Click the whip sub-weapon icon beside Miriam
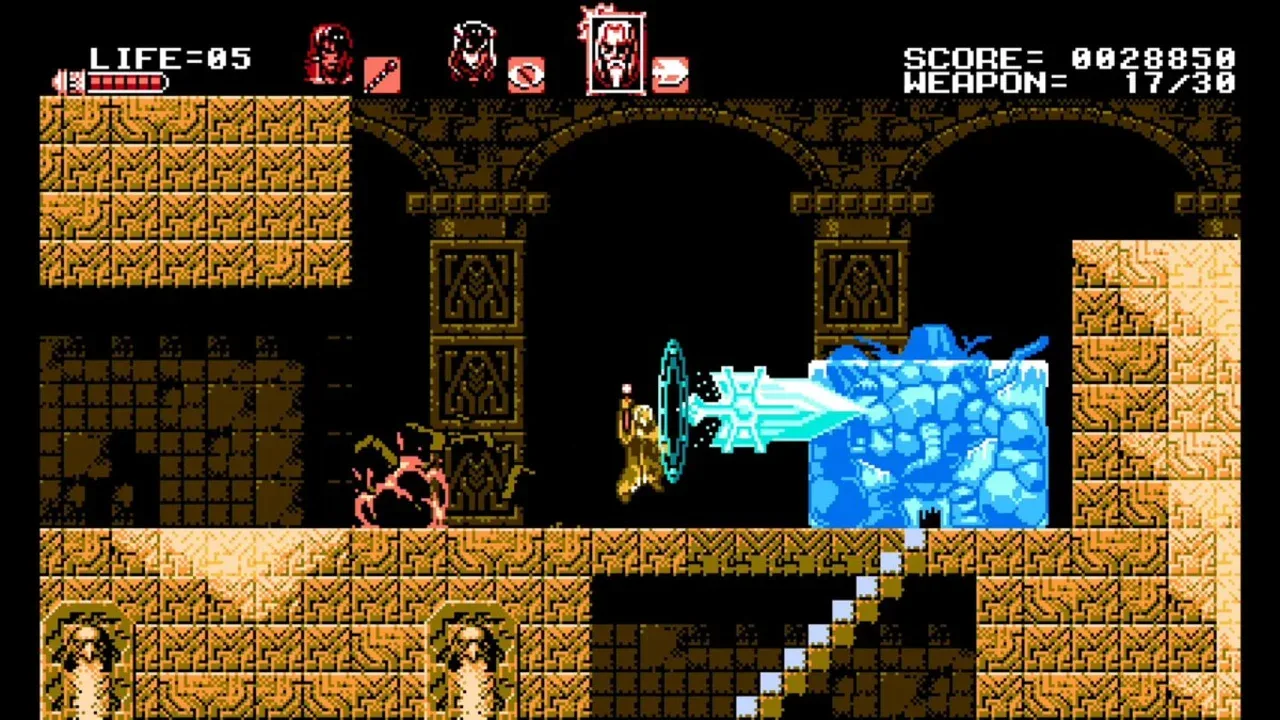The image size is (1280, 720). pyautogui.click(x=383, y=75)
